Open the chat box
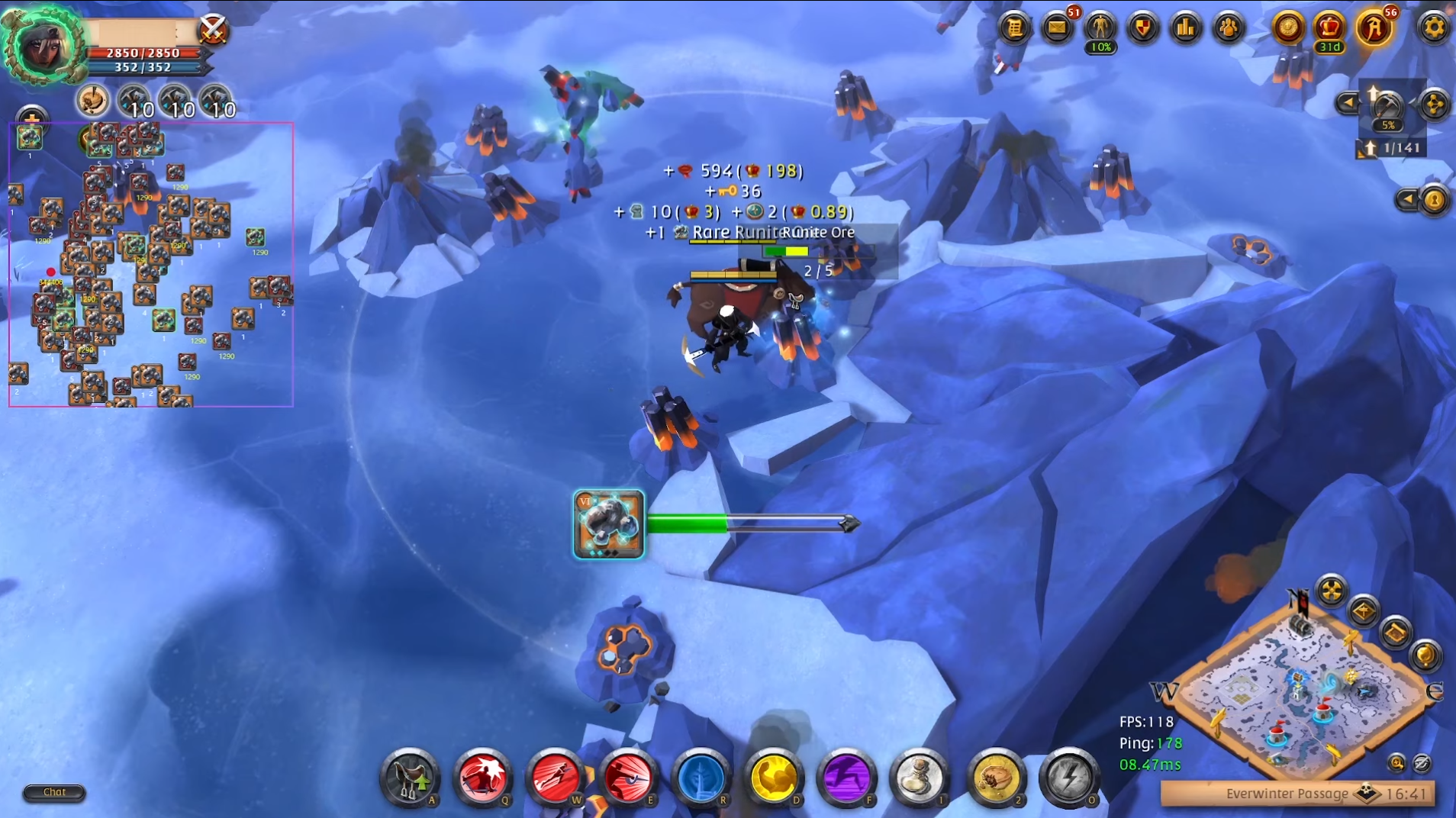This screenshot has height=818, width=1456. point(54,792)
